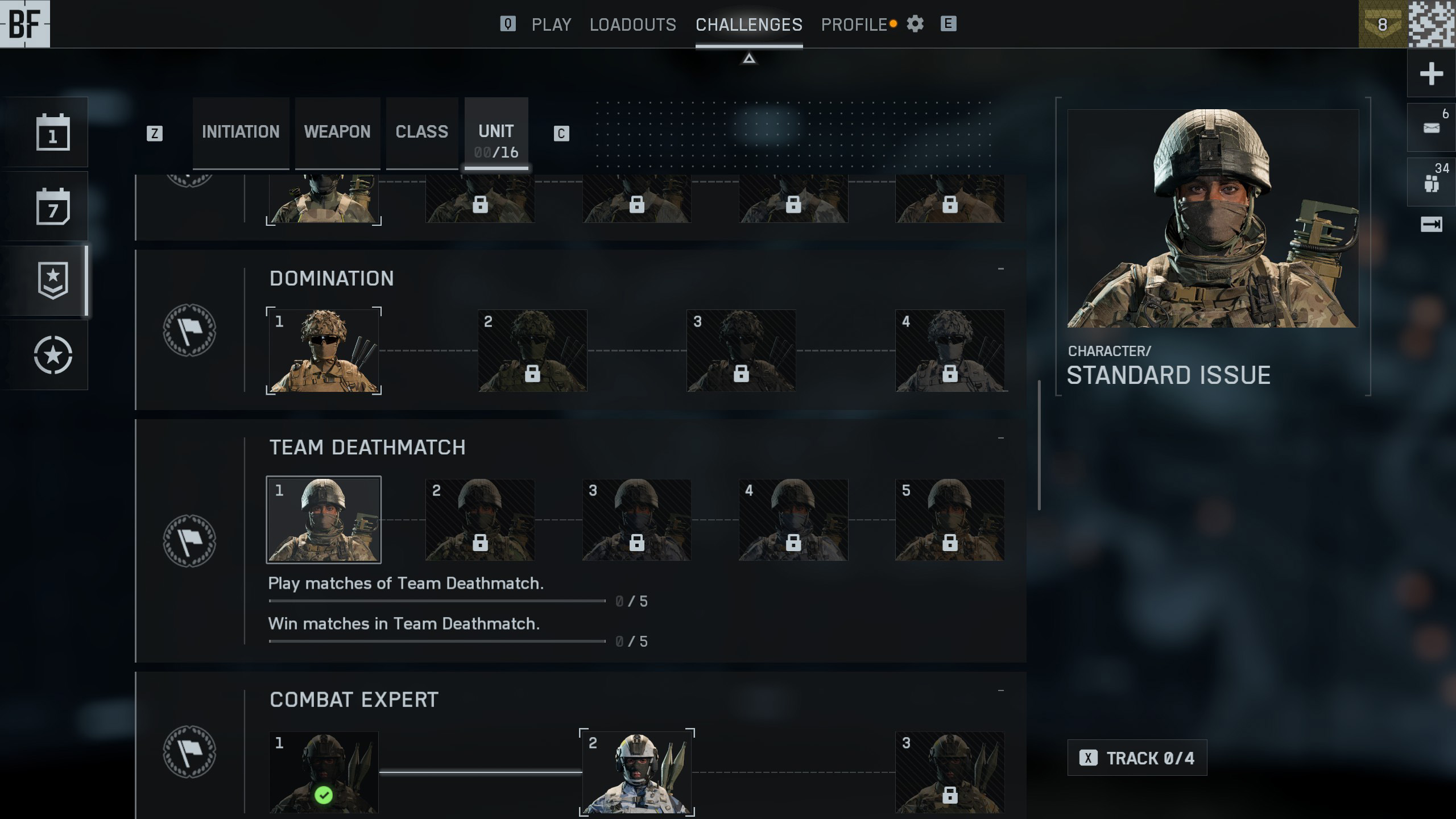The width and height of the screenshot is (1456, 819).
Task: Open the daily challenges calendar icon
Action: coord(53,133)
